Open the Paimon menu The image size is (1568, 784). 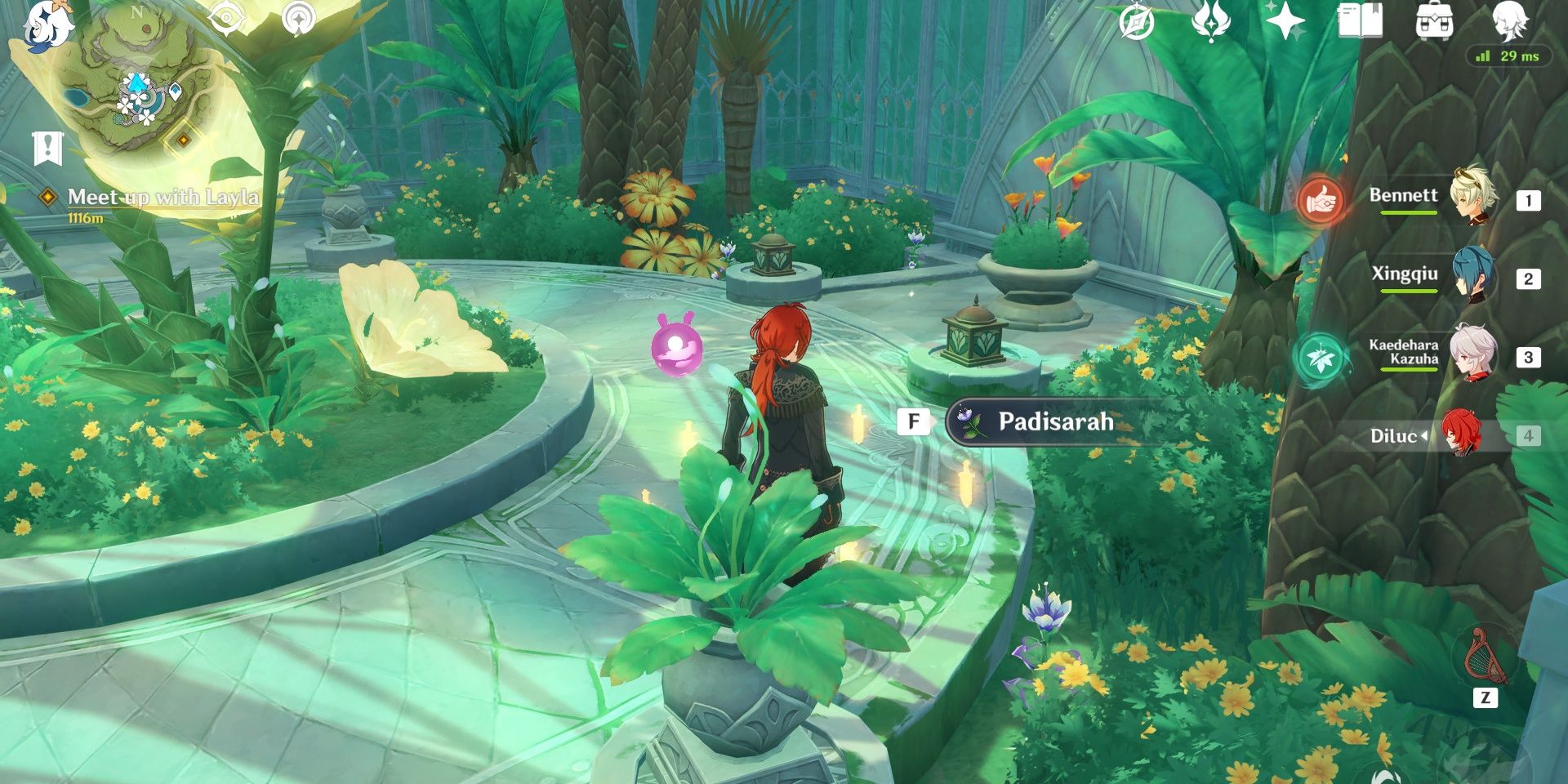(47, 24)
